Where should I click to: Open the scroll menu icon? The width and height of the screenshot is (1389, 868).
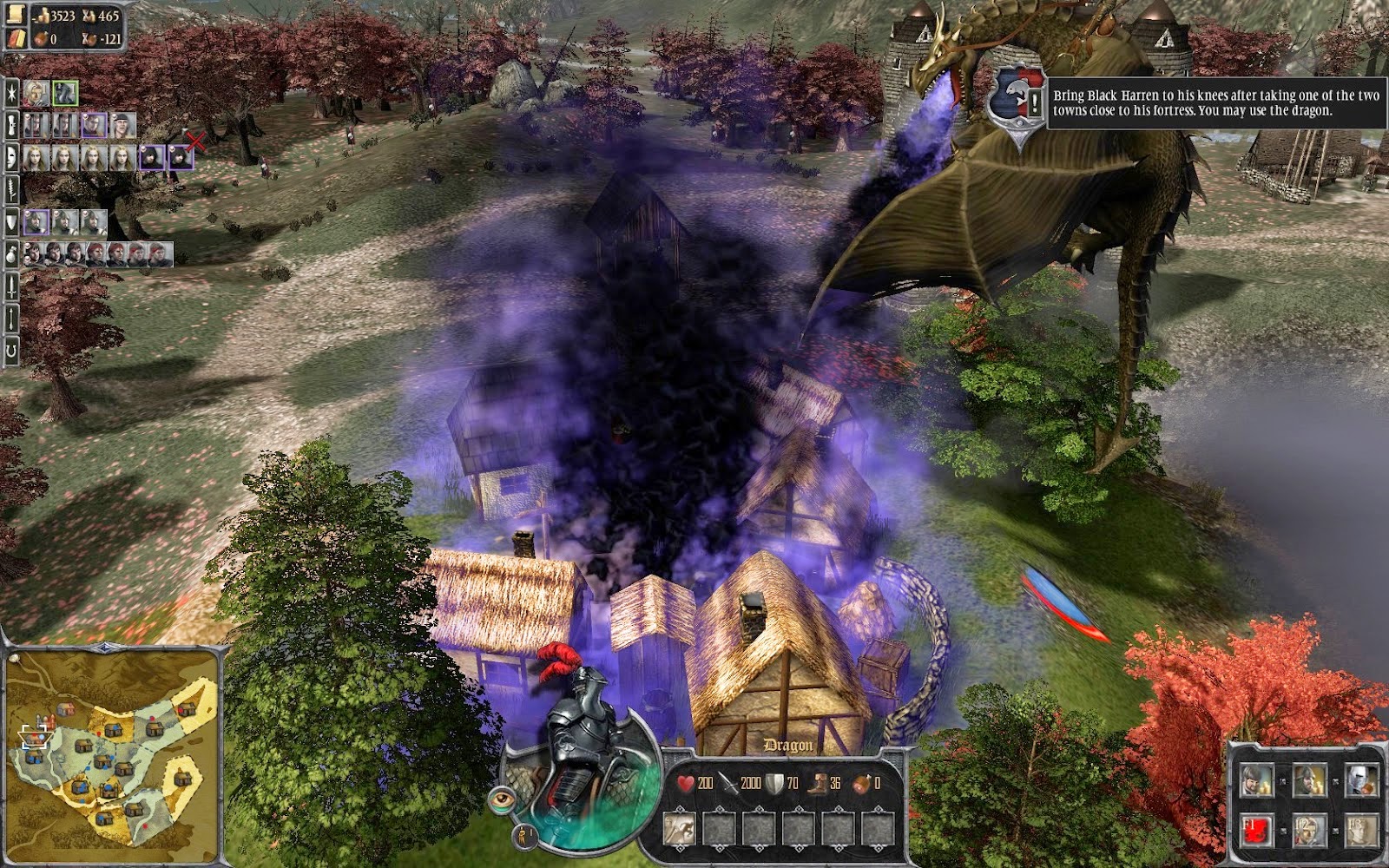tap(16, 12)
